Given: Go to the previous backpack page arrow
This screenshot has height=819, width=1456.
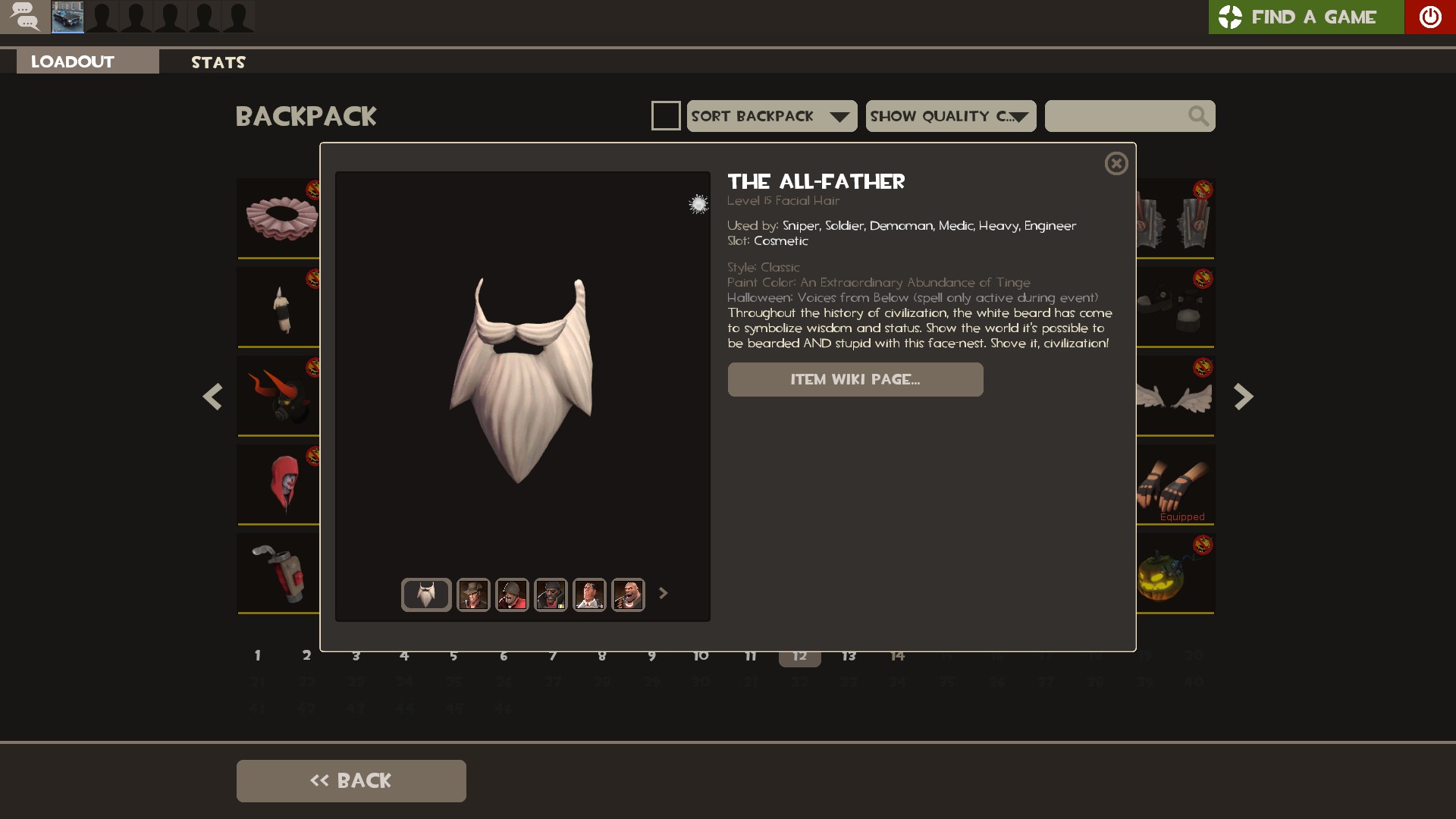Looking at the screenshot, I should click(x=212, y=397).
